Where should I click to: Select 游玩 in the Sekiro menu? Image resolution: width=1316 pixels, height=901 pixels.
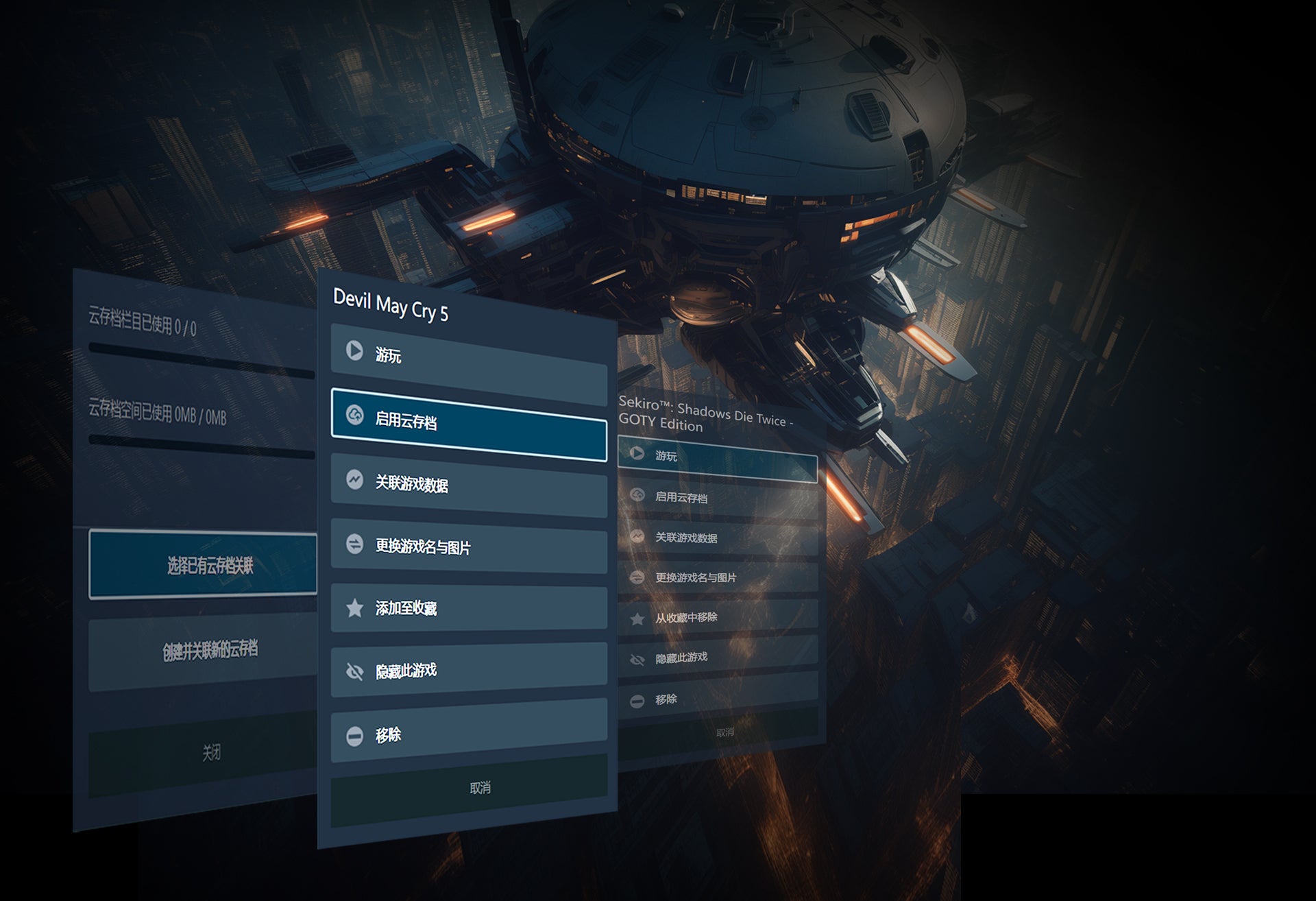pyautogui.click(x=717, y=458)
